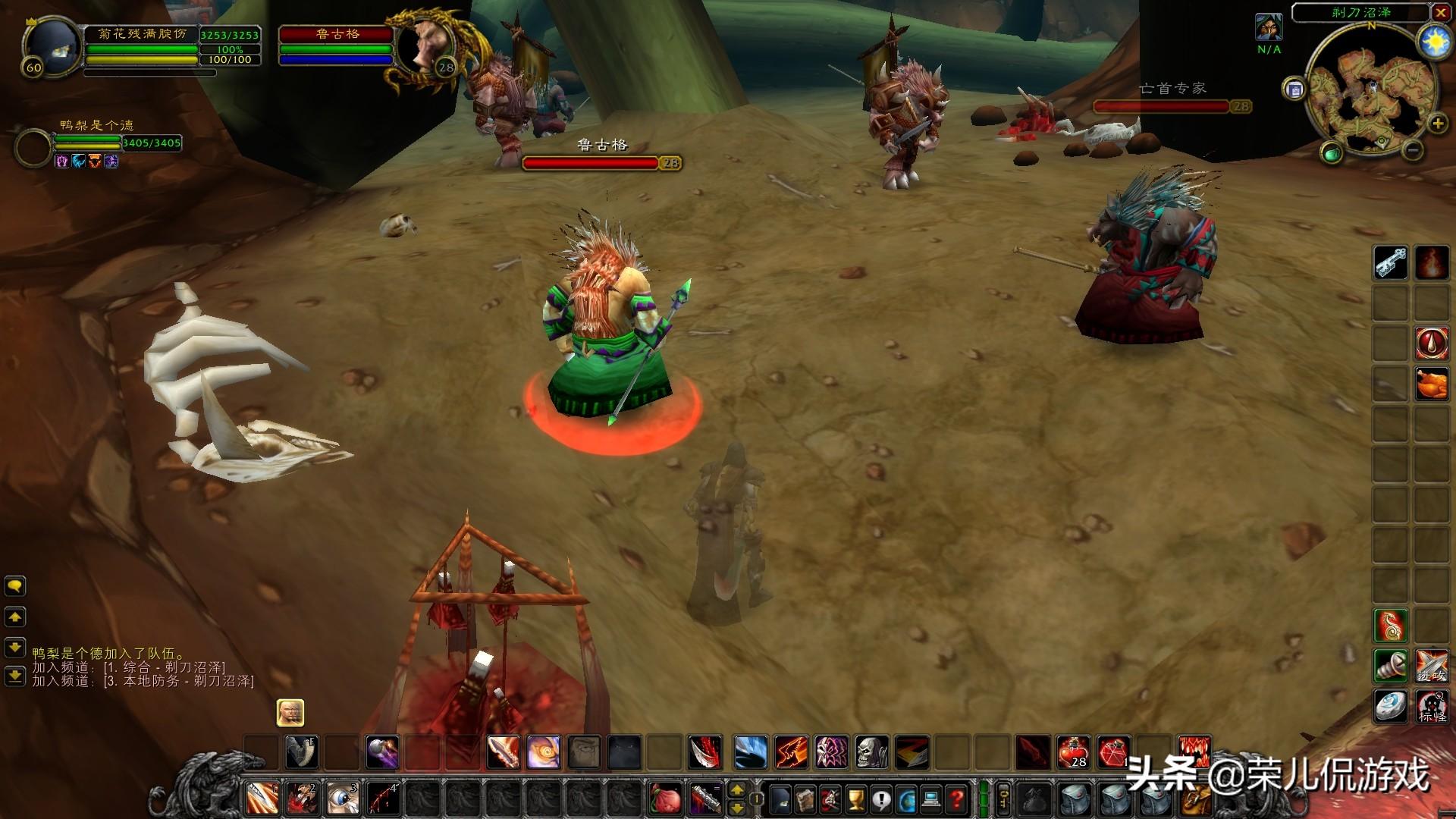Viewport: 1456px width, 819px height.
Task: Click the sun day-night indicator
Action: pos(1434,44)
